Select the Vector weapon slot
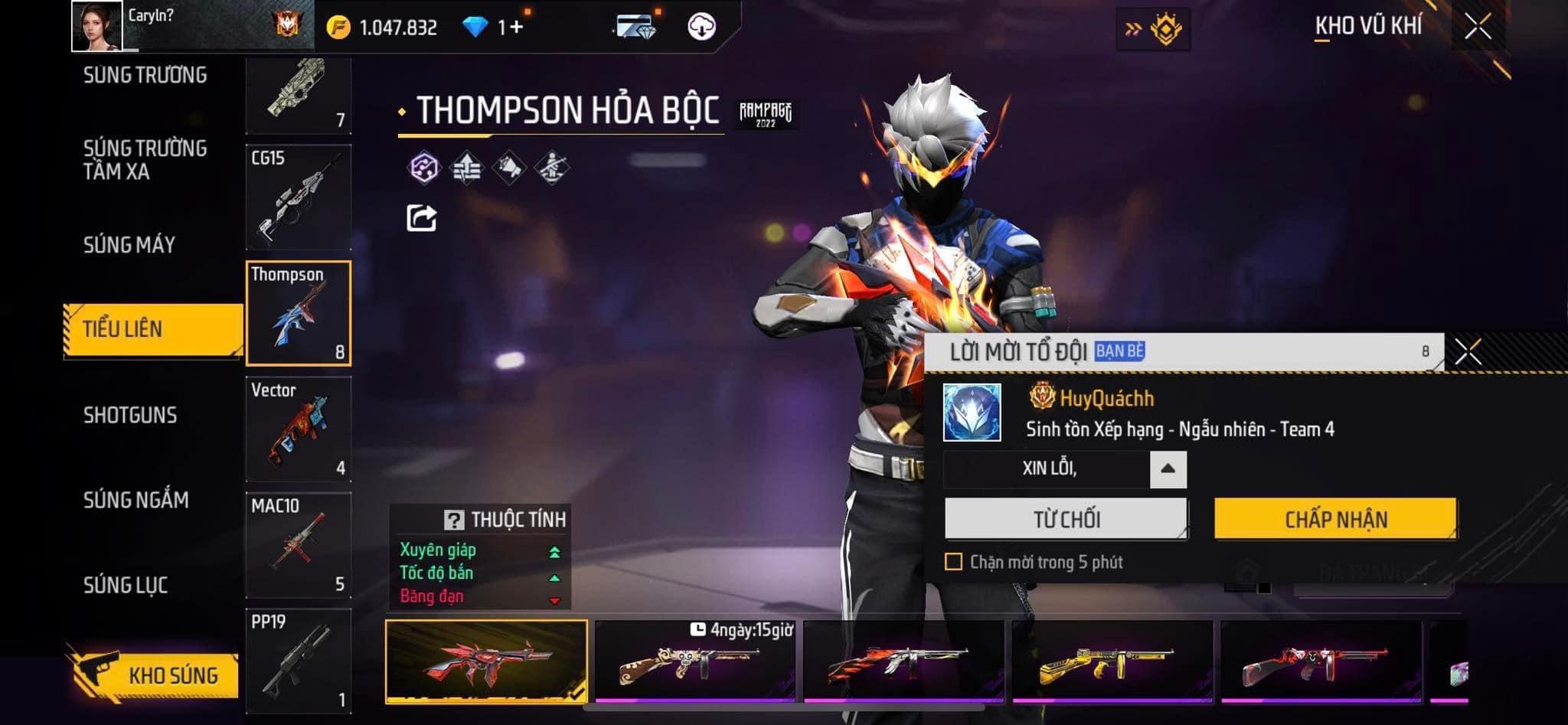Image resolution: width=1568 pixels, height=725 pixels. coord(299,429)
